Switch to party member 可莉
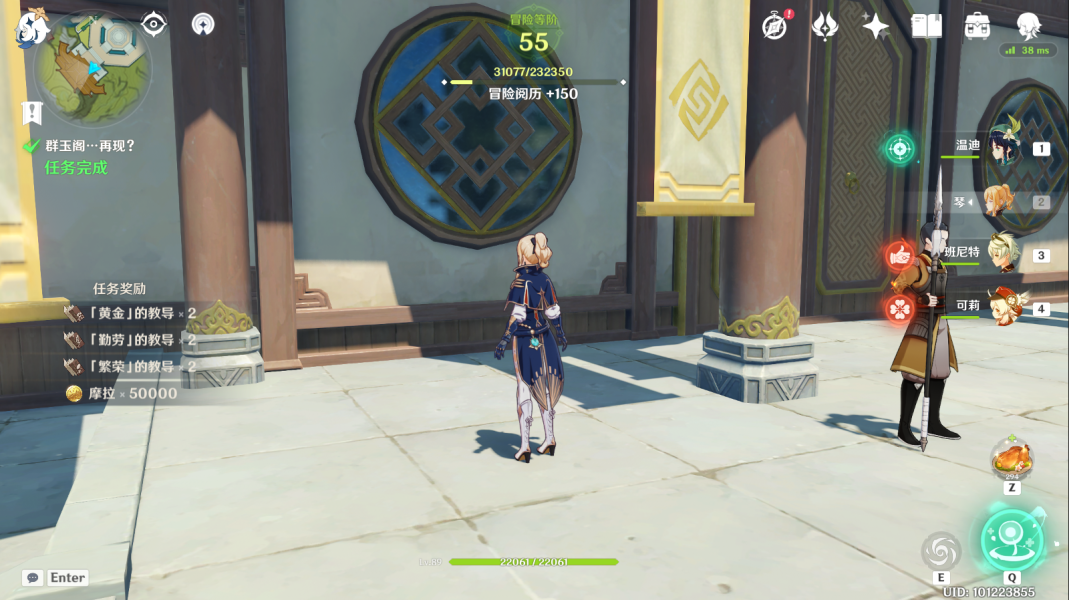This screenshot has height=600, width=1069. tap(1003, 307)
